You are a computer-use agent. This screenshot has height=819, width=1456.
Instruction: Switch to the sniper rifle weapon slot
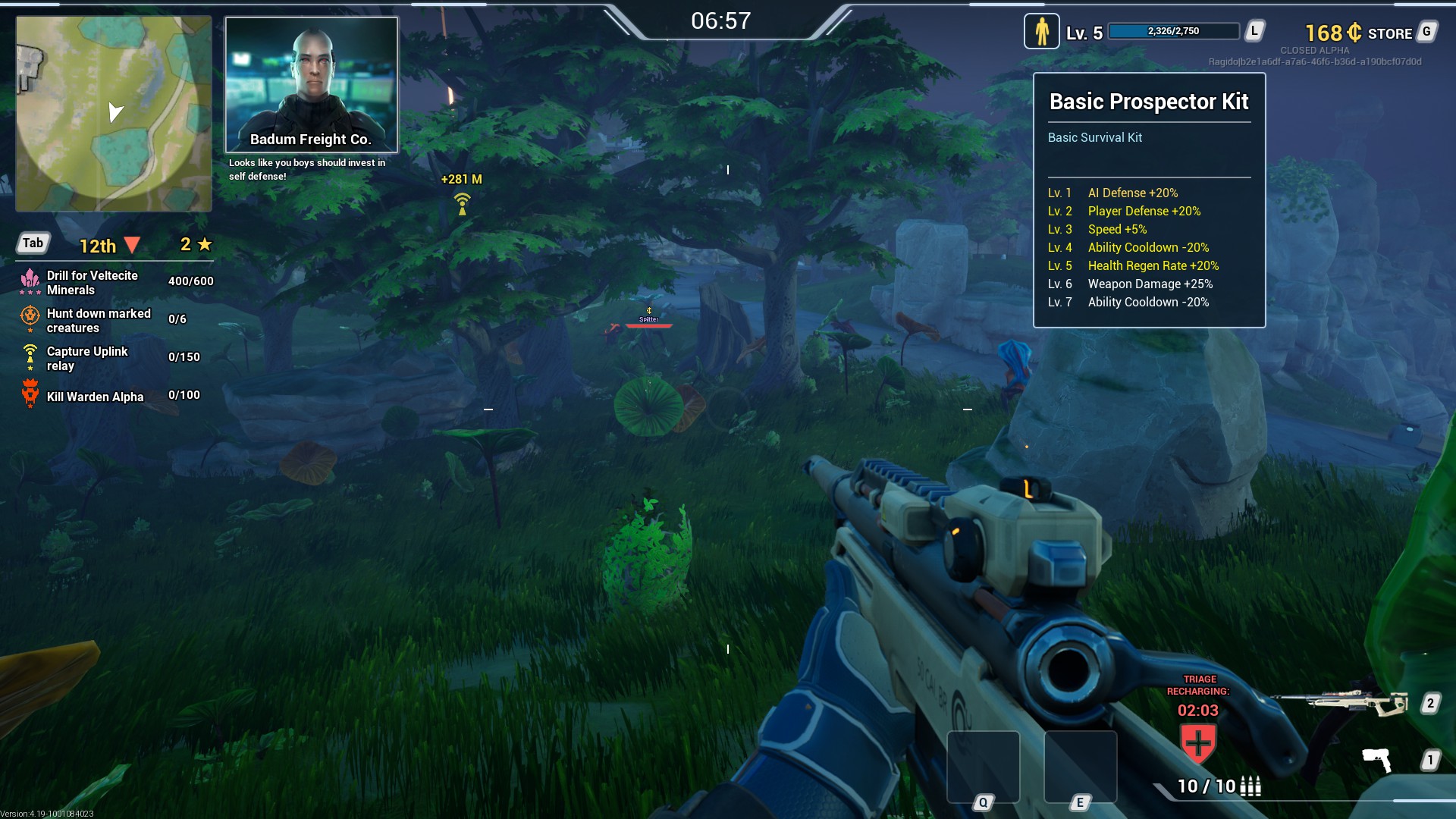click(x=1341, y=703)
